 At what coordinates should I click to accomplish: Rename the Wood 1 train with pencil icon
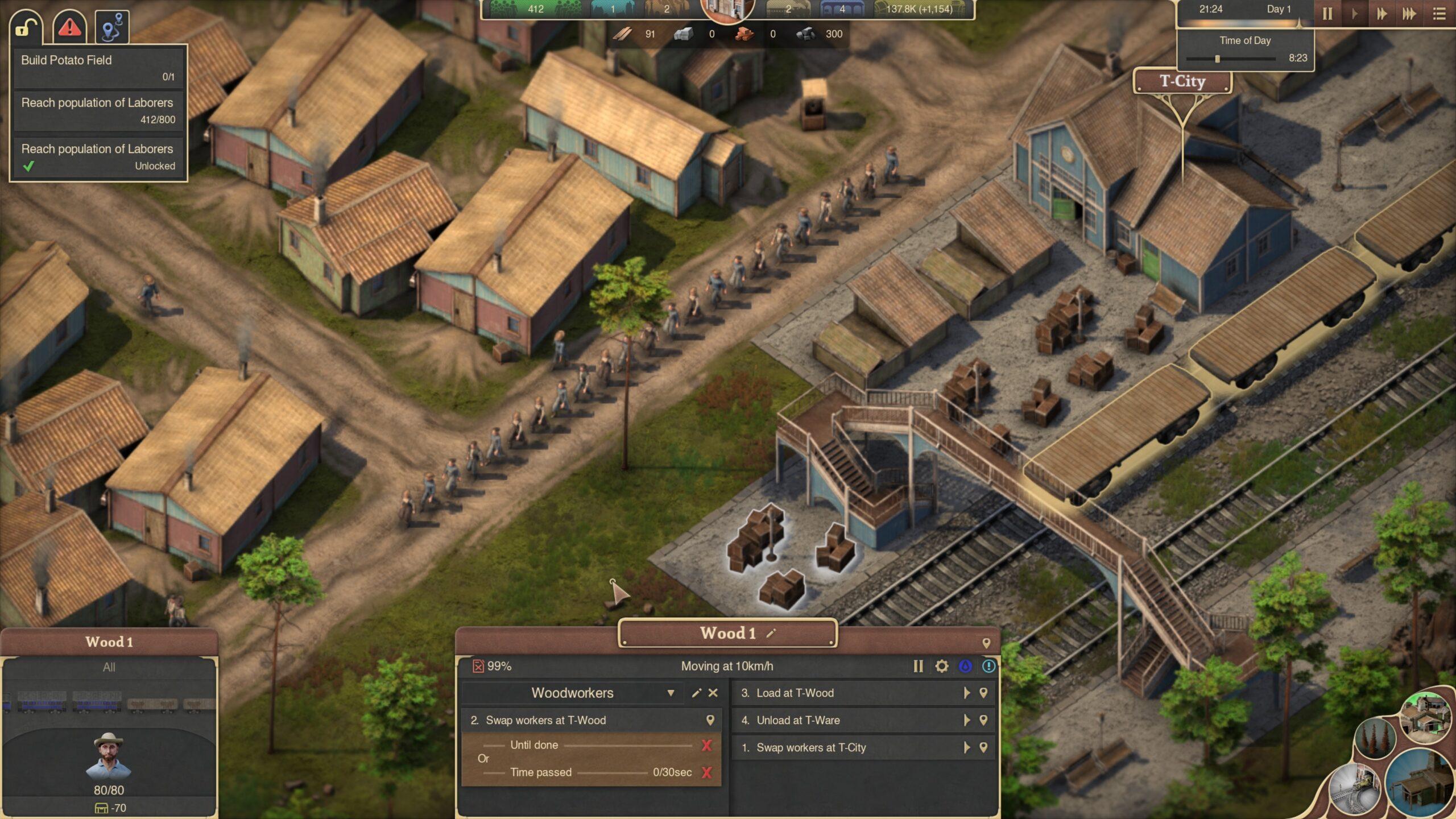pos(771,633)
